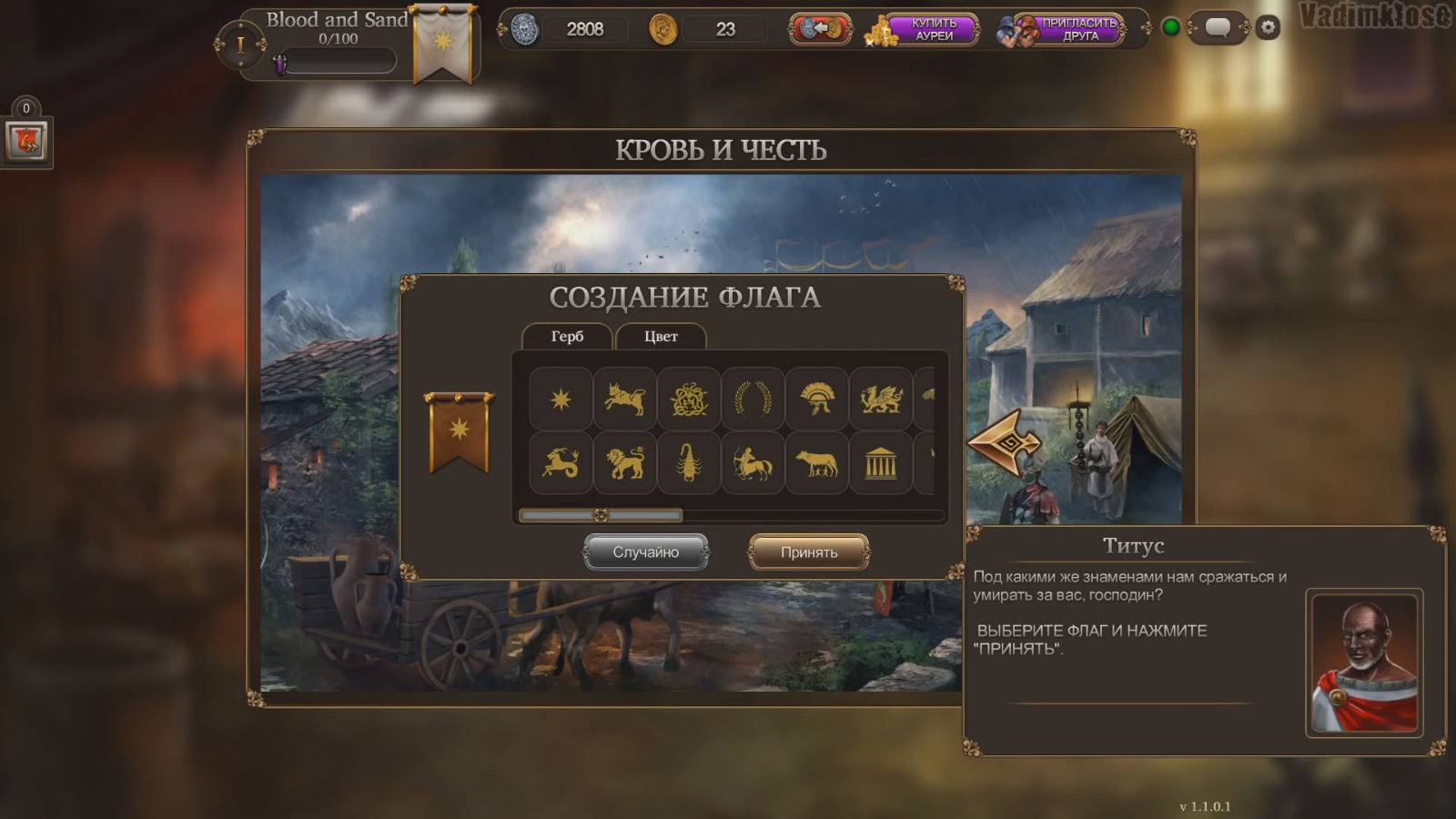
Task: Select the lion emblem
Action: 625,463
